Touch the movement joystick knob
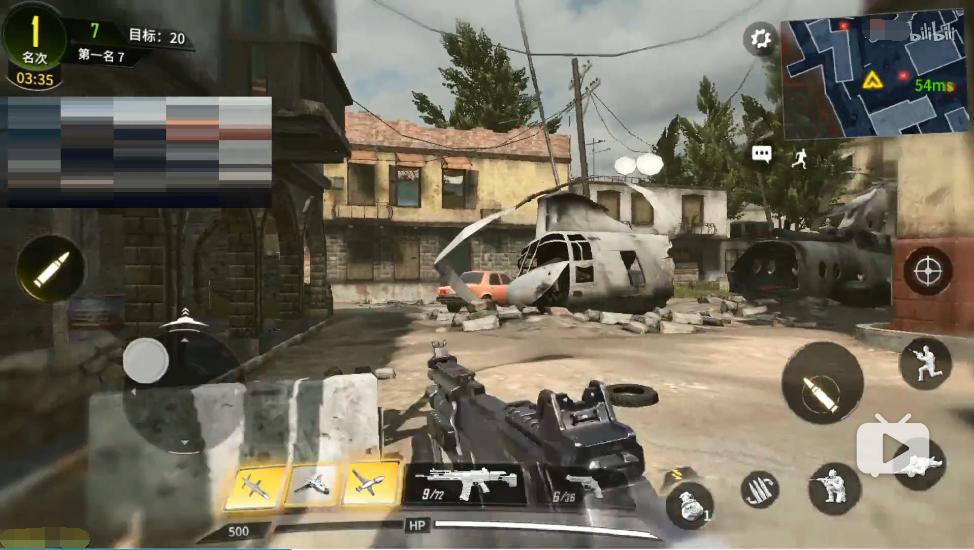This screenshot has width=974, height=550. [146, 360]
